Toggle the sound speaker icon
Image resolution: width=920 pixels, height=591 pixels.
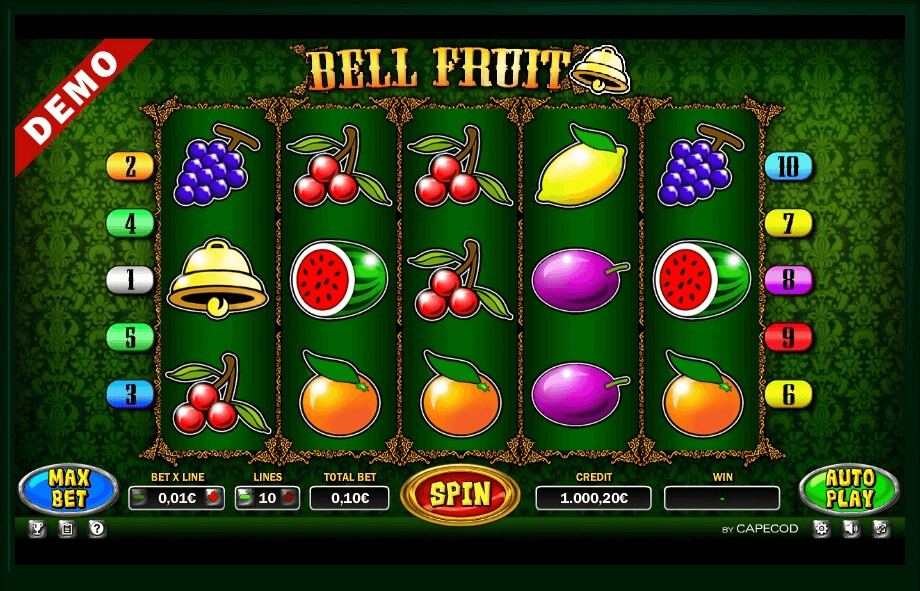(851, 529)
